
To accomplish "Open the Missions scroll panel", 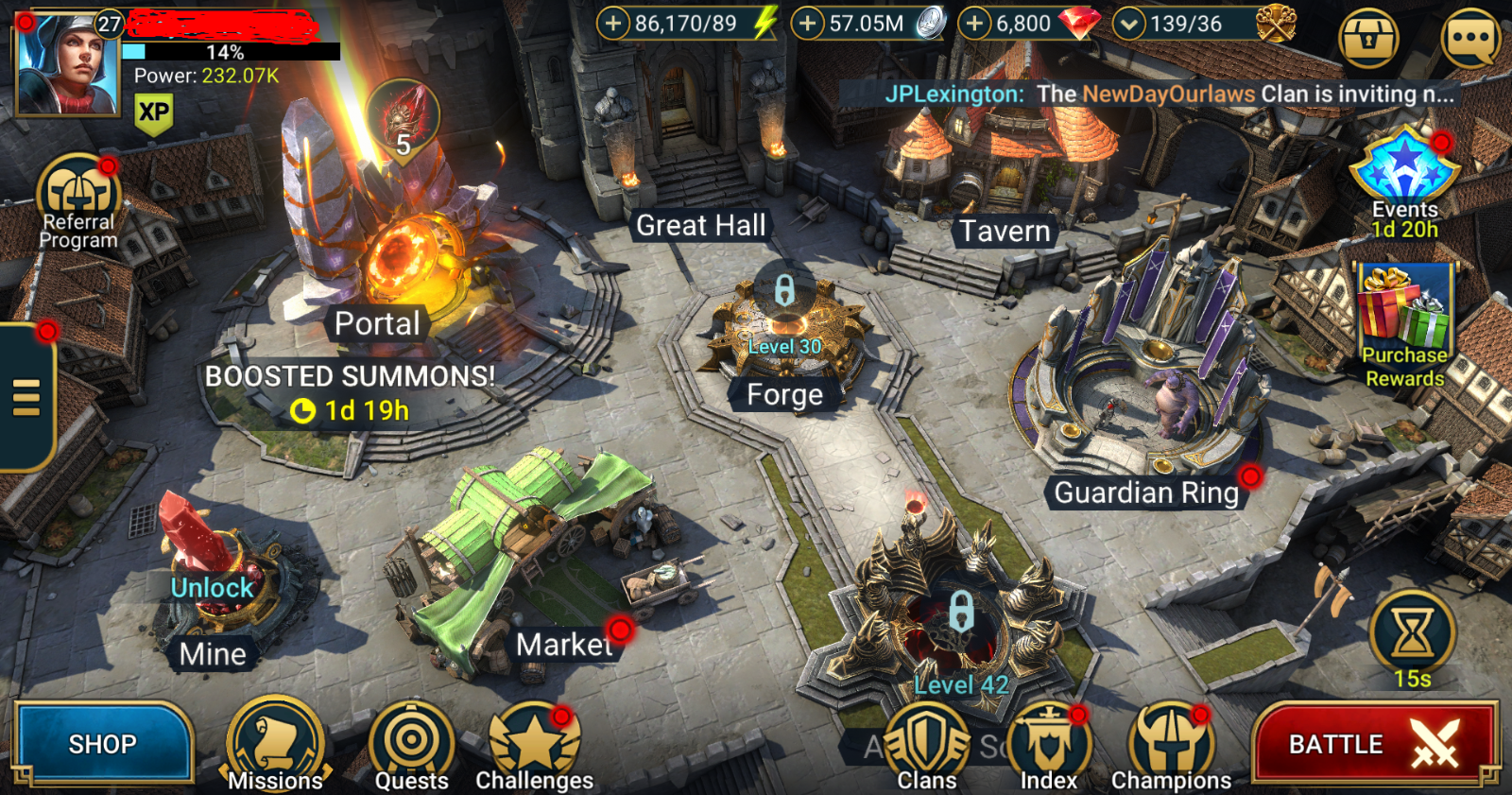I will tap(275, 742).
